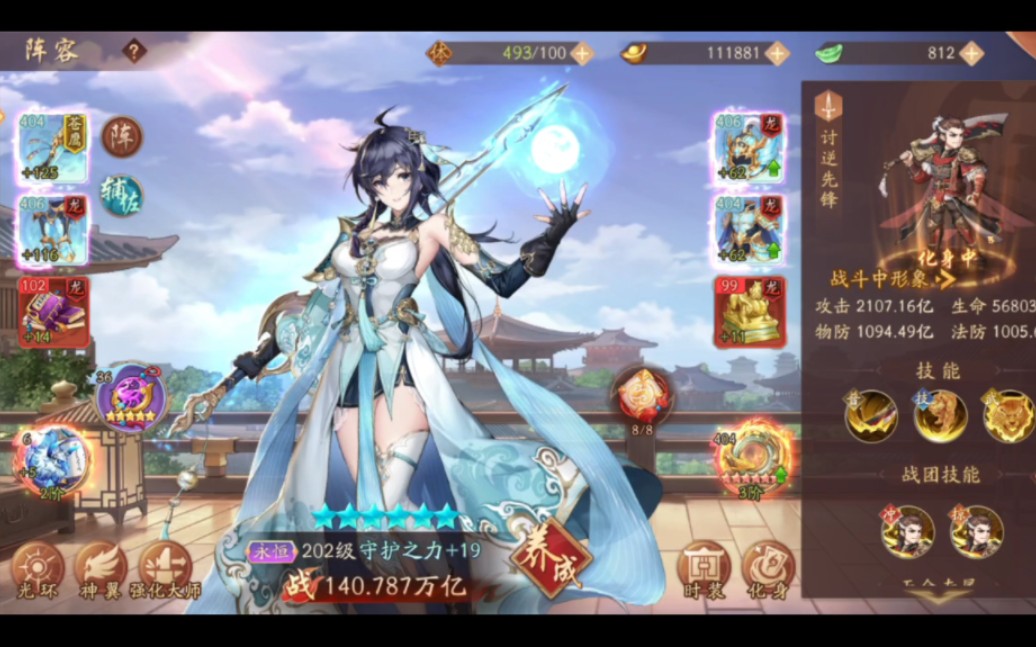This screenshot has width=1036, height=647.
Task: Open the 化身 avatar menu
Action: pos(767,570)
